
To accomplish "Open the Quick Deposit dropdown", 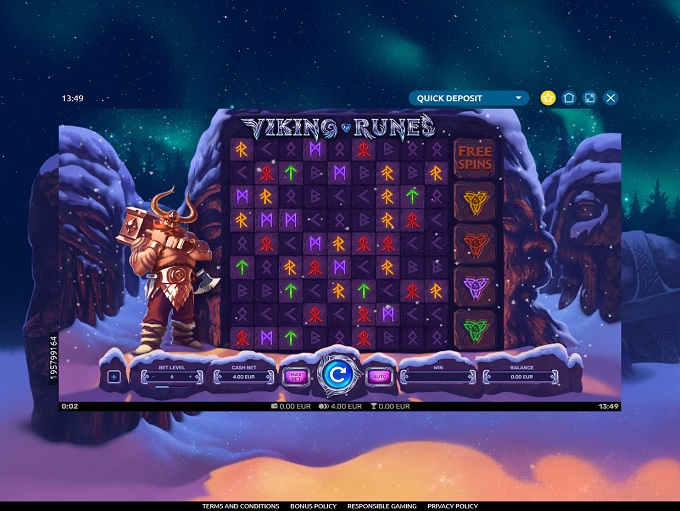I will pos(468,98).
